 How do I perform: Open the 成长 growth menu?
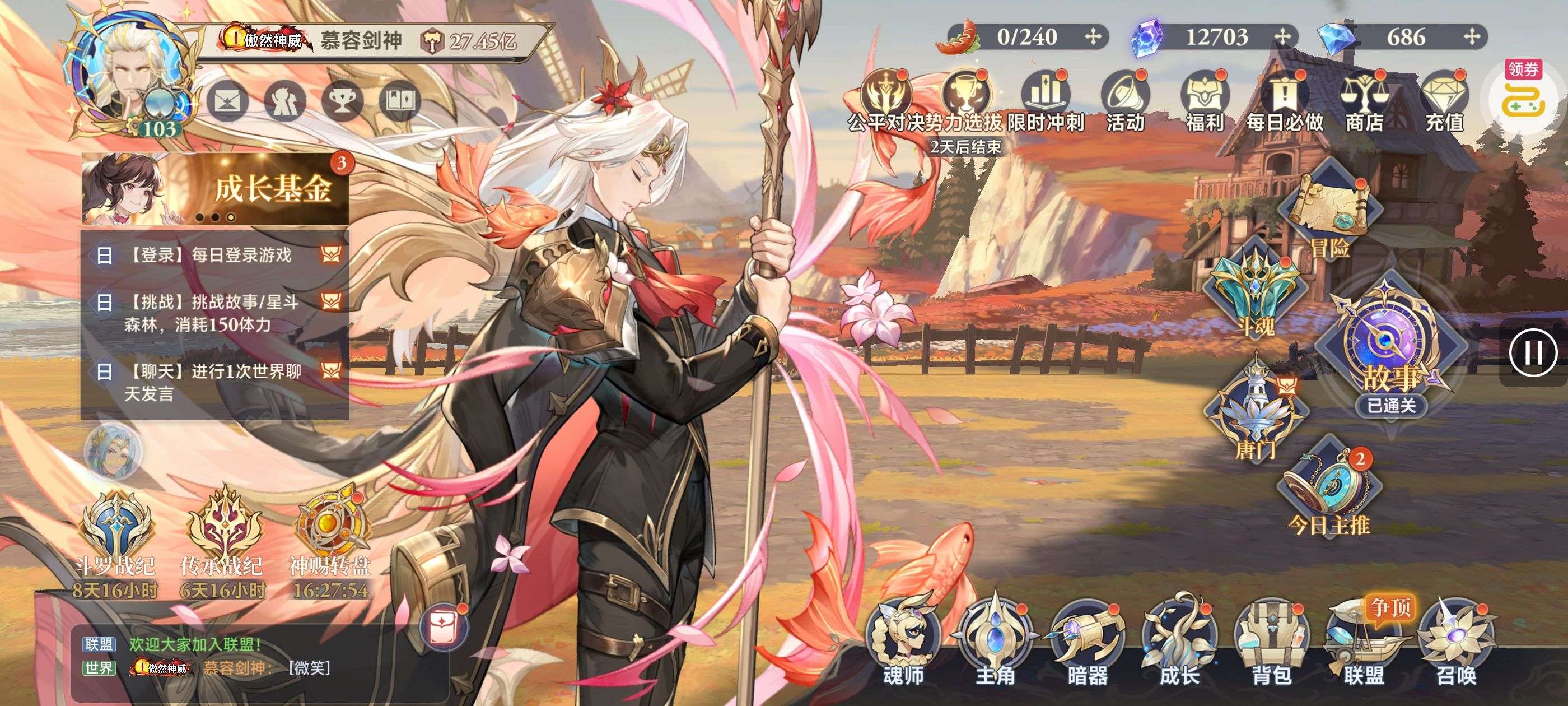click(1179, 640)
